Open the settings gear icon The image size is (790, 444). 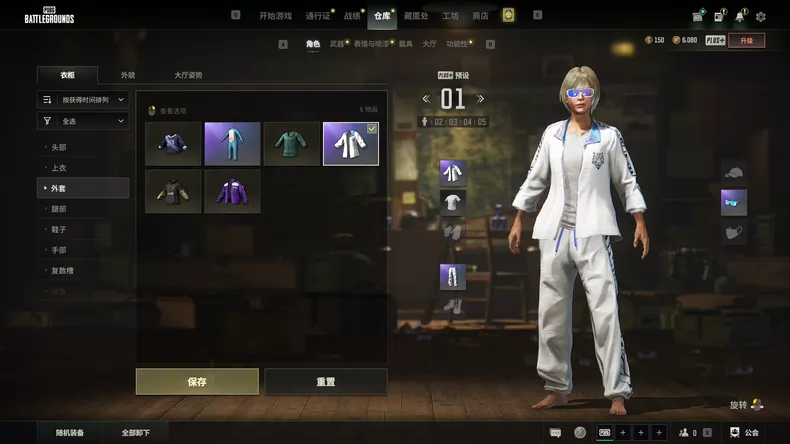760,16
